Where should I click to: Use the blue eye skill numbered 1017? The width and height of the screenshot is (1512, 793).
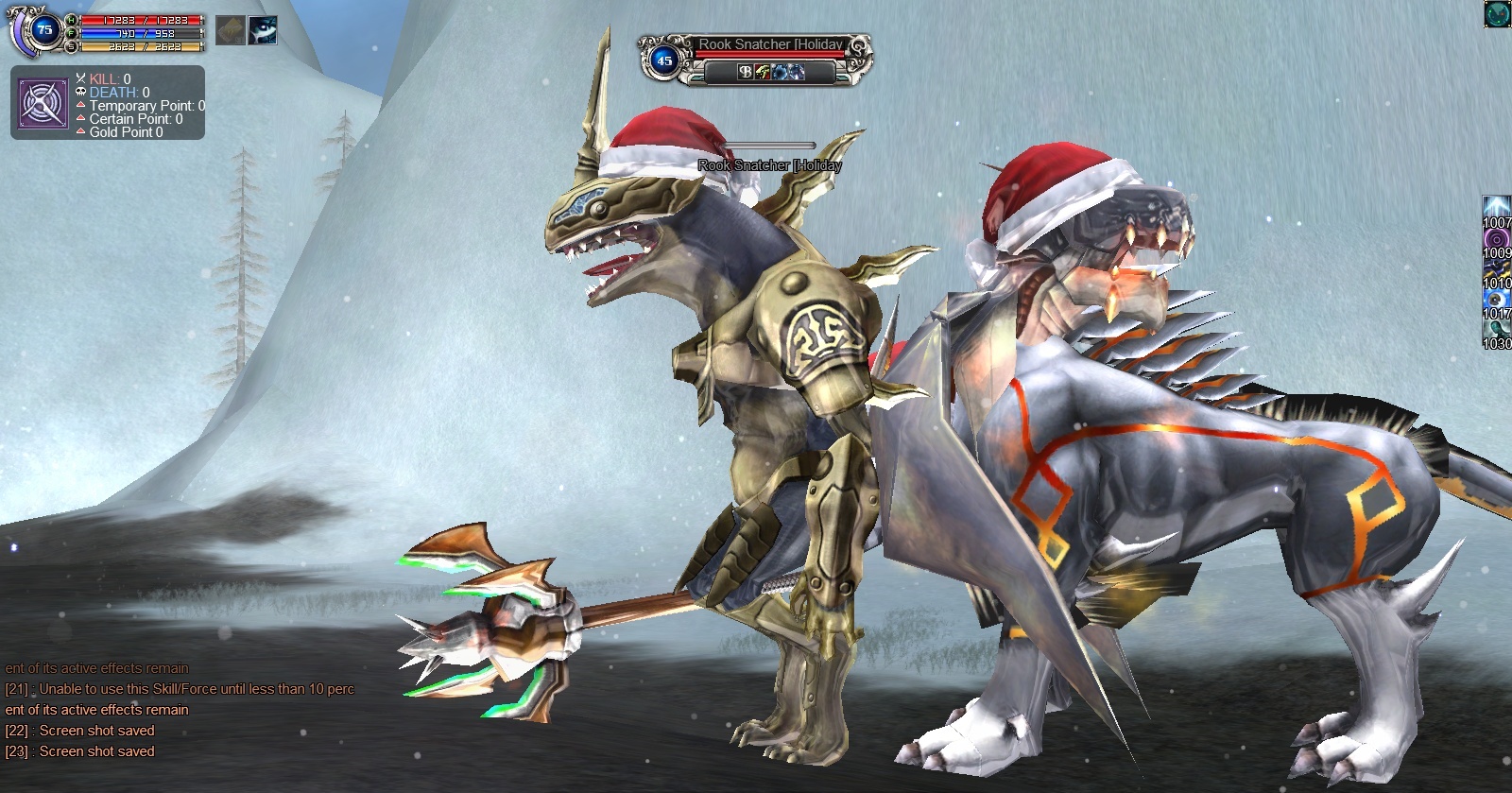pos(1497,301)
